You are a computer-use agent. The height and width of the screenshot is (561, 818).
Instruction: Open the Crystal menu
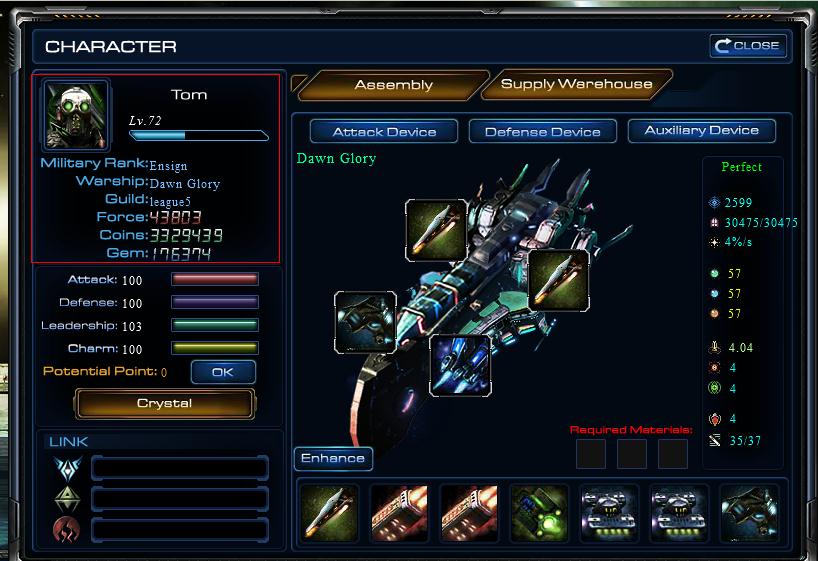click(165, 404)
